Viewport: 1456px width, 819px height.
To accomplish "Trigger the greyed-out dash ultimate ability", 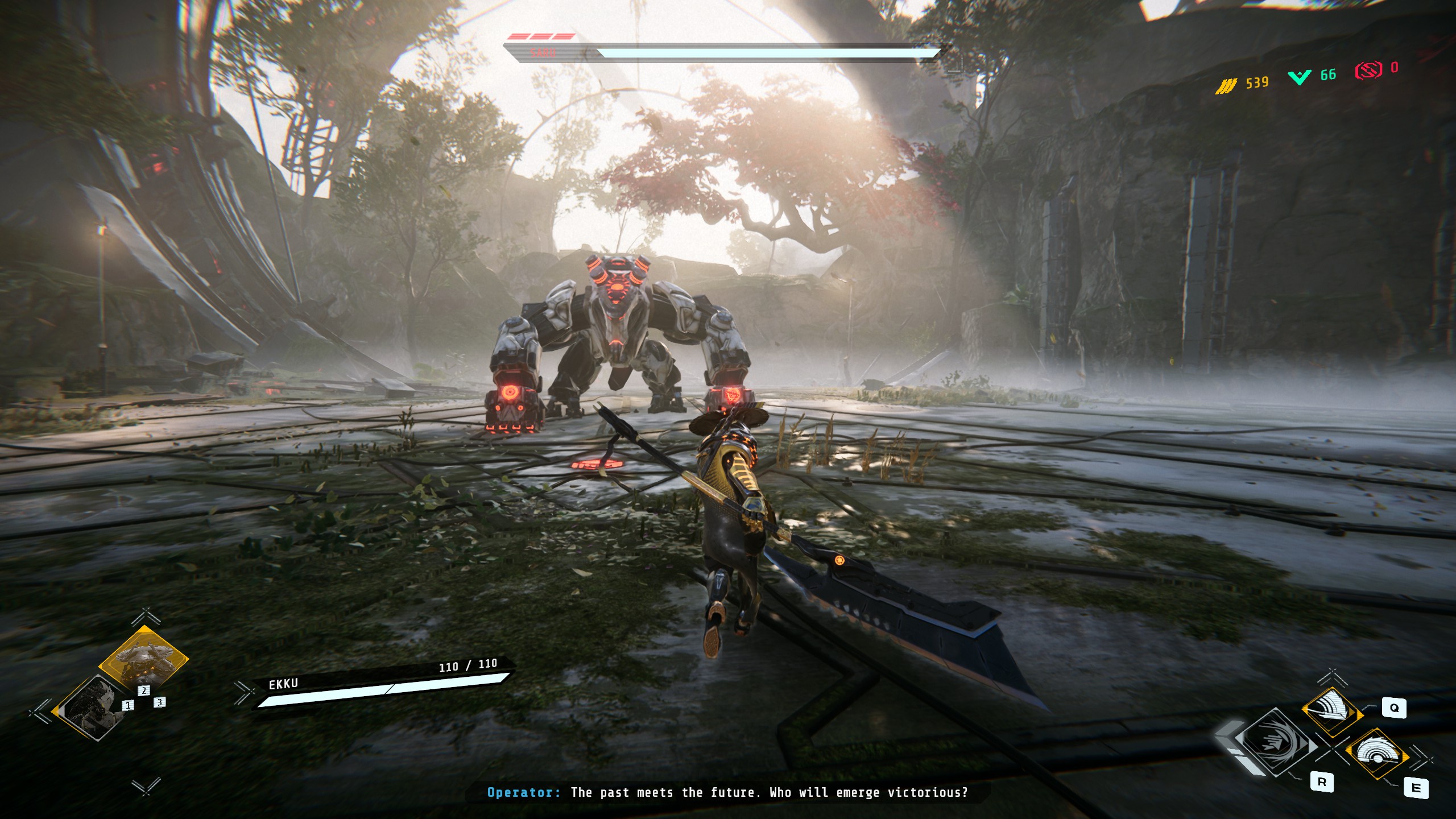I will pyautogui.click(x=1277, y=743).
